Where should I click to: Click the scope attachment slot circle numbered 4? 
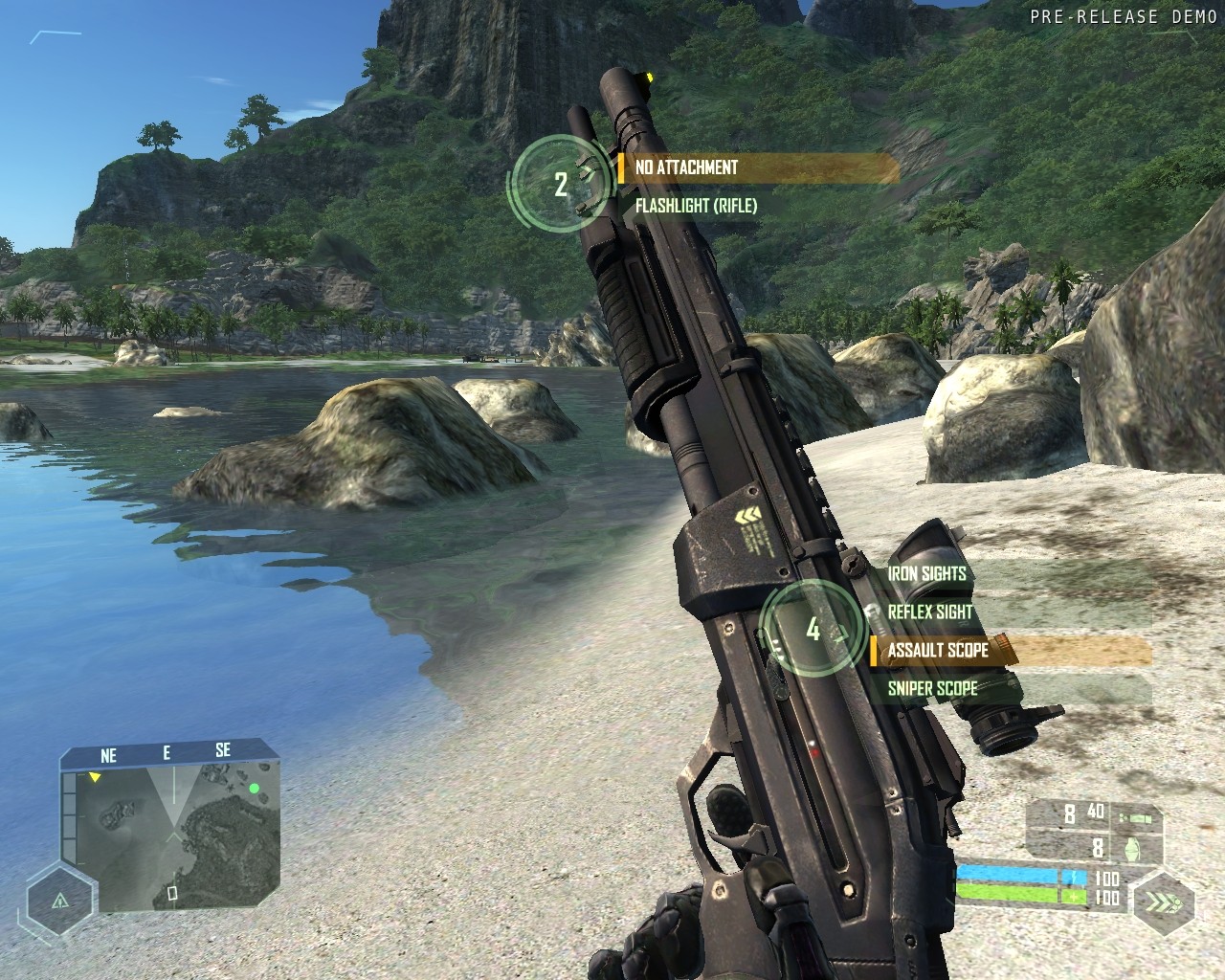(813, 630)
